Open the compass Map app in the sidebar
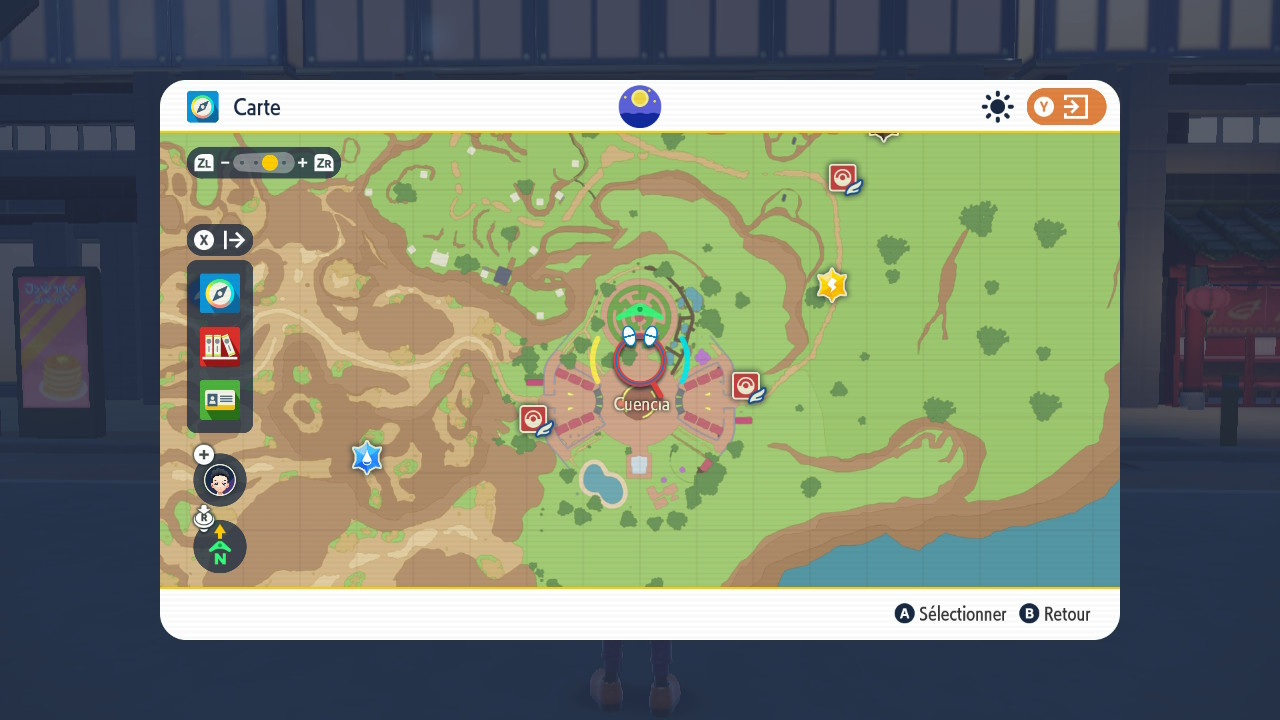The height and width of the screenshot is (720, 1280). [220, 294]
